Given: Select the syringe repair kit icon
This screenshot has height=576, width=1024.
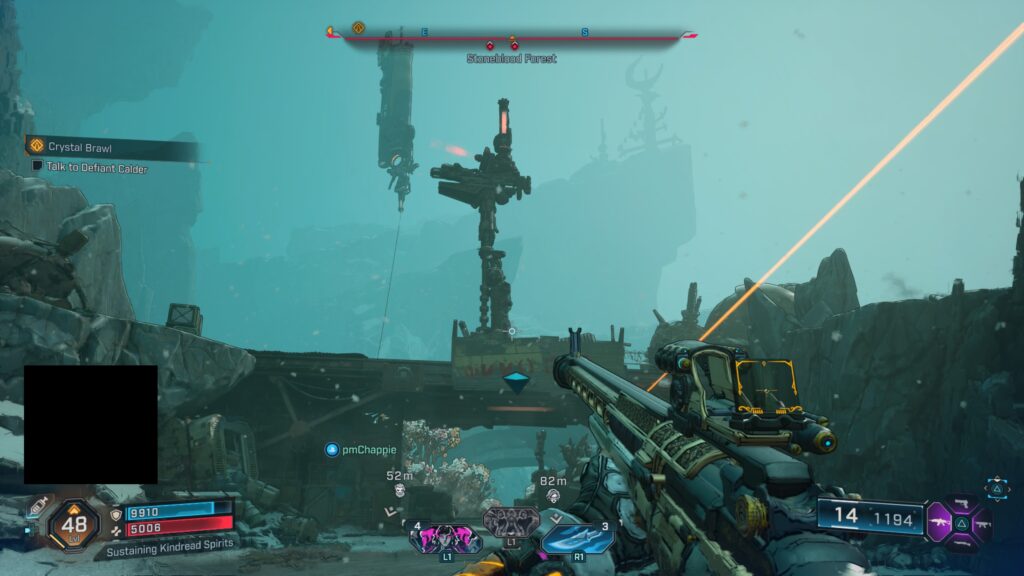Looking at the screenshot, I should click(40, 507).
